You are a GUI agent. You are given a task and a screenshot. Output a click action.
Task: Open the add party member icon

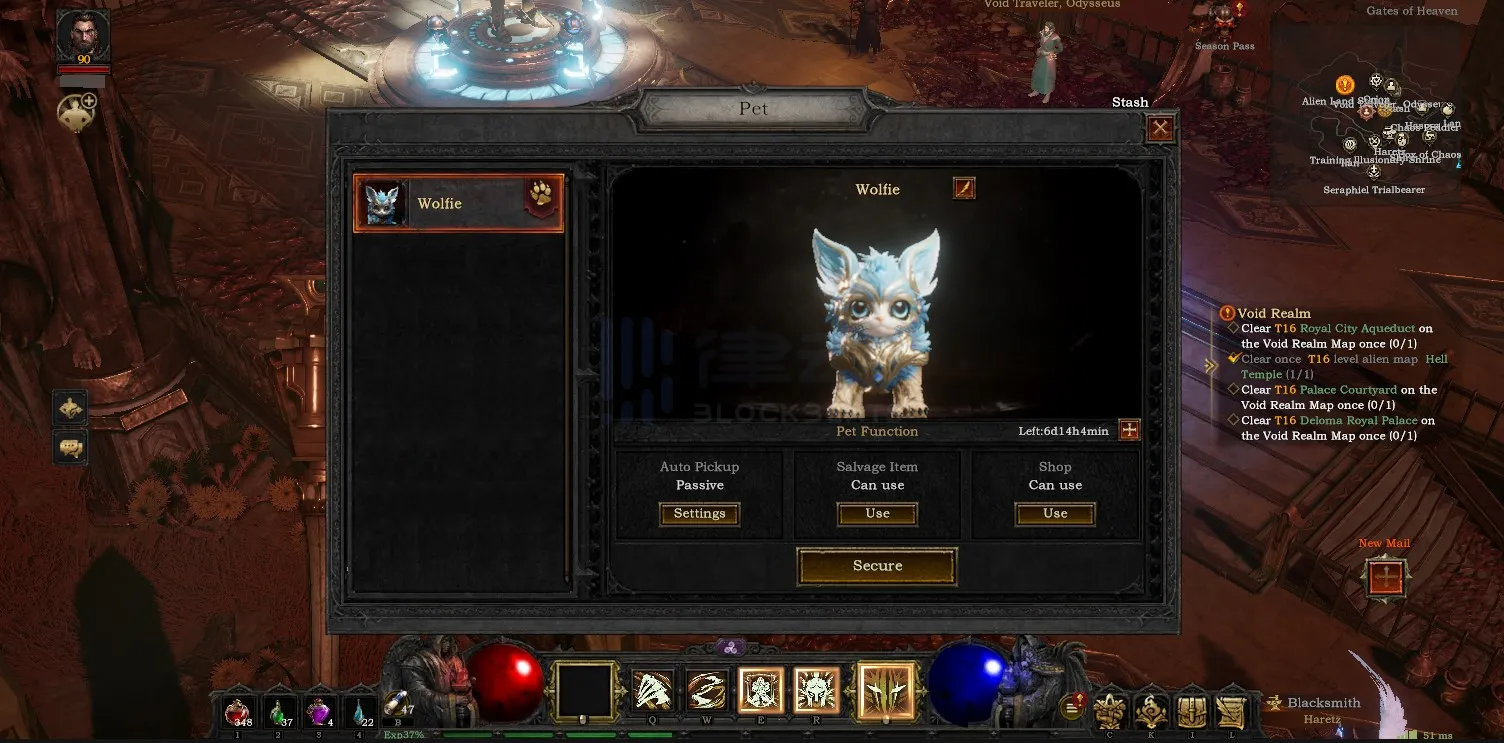pyautogui.click(x=76, y=113)
